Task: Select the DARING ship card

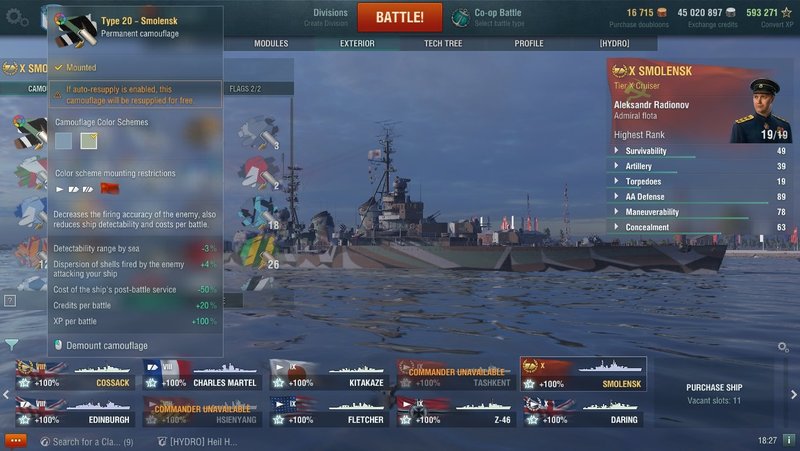Action: (582, 411)
